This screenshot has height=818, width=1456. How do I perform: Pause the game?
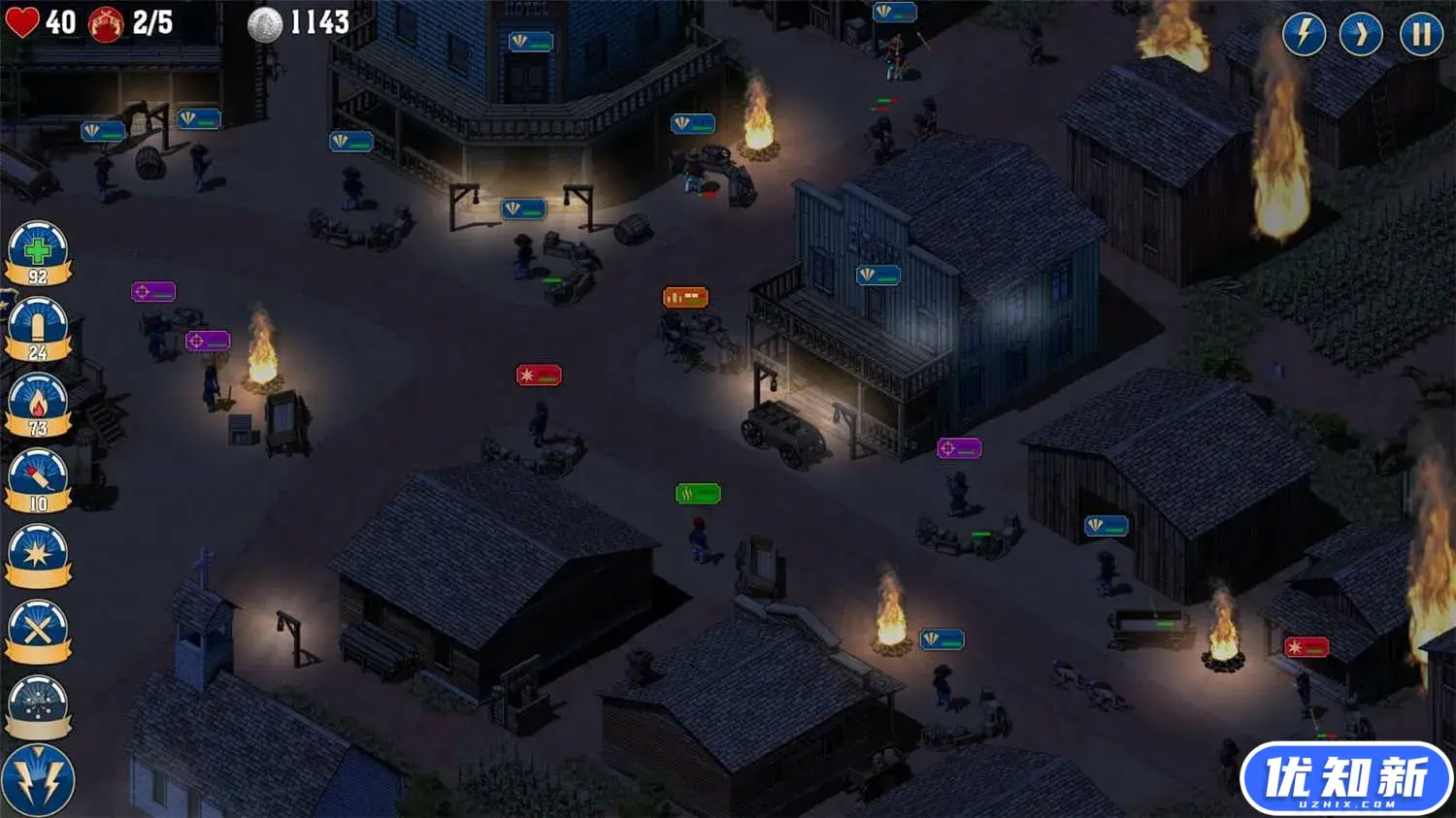point(1421,34)
